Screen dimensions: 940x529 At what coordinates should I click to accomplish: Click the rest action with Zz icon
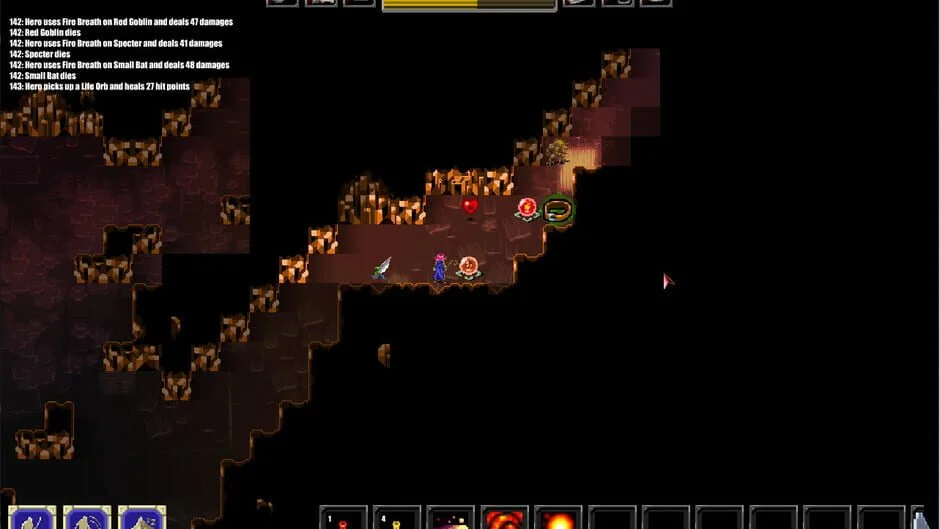(x=141, y=518)
